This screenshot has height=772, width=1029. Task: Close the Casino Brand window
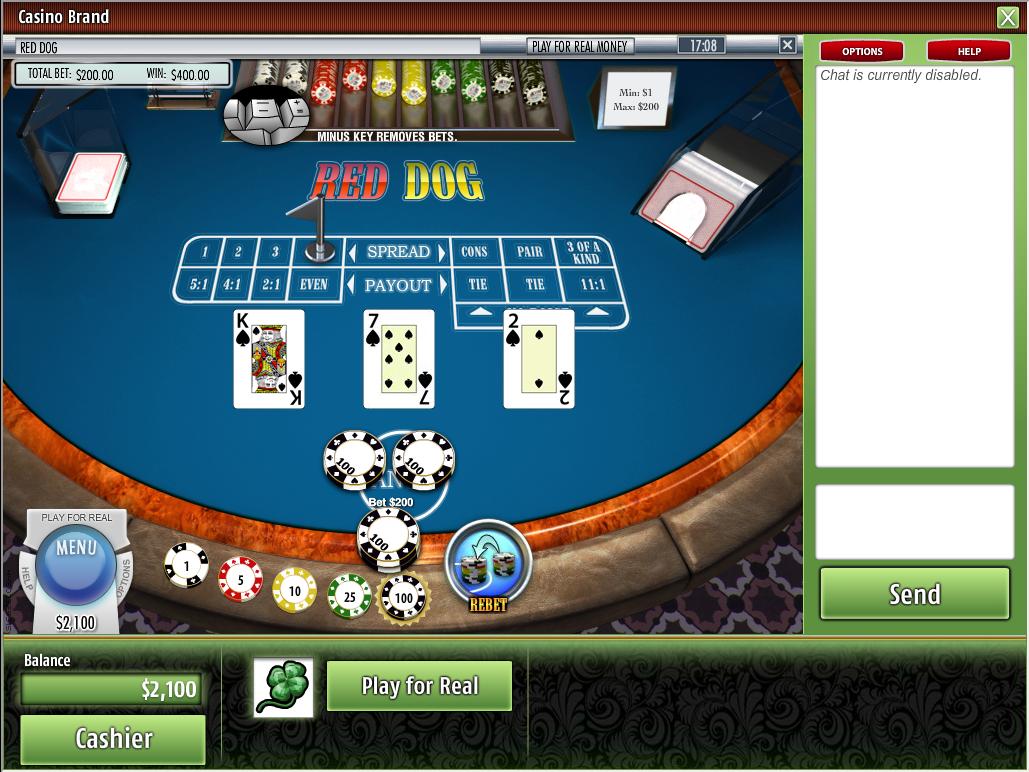(1007, 17)
